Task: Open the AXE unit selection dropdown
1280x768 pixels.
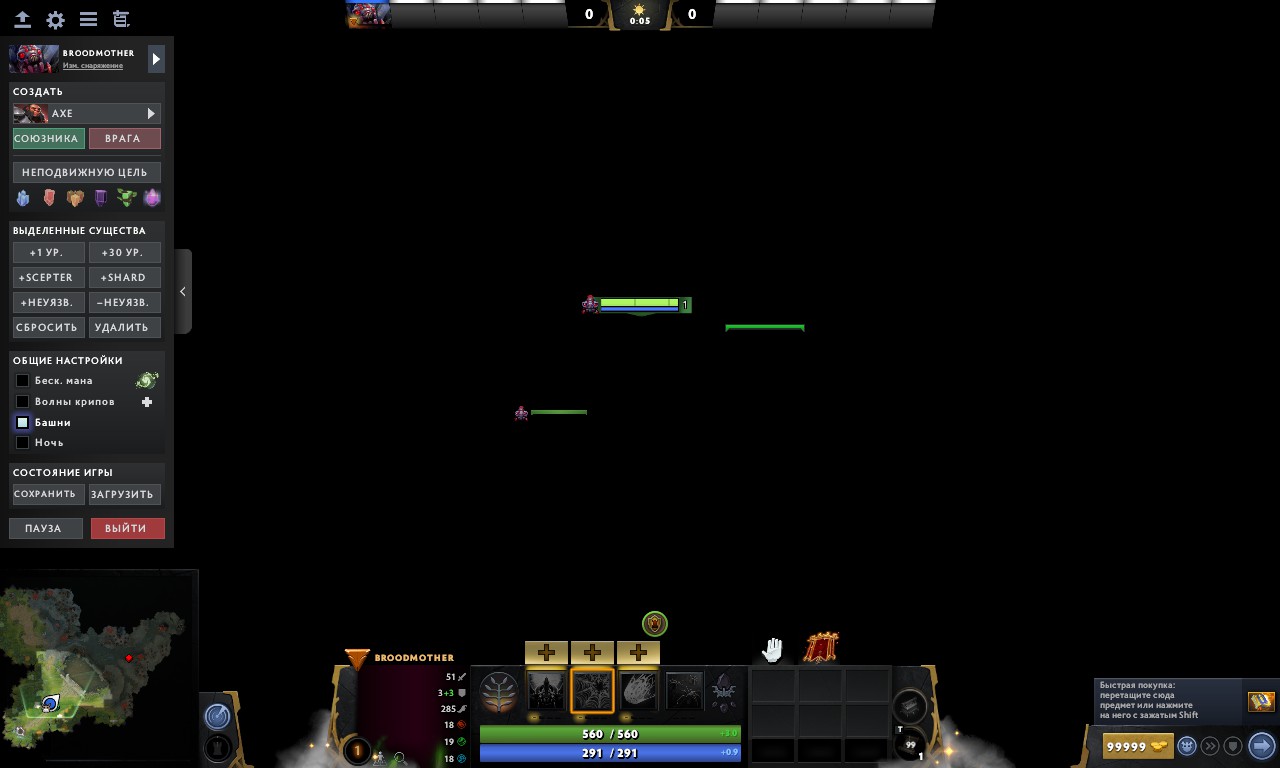Action: coord(86,113)
